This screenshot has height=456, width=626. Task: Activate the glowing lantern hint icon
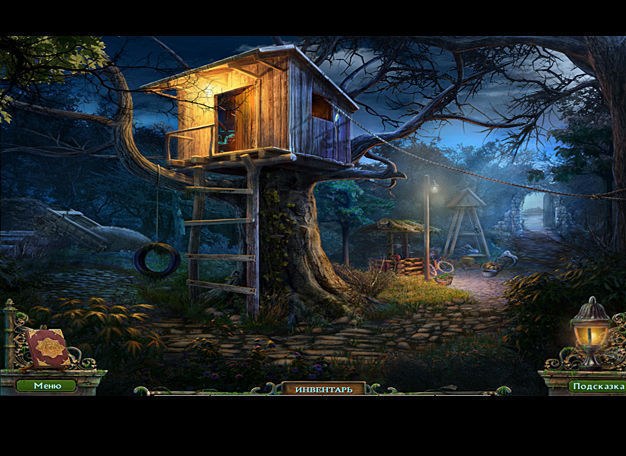tap(590, 330)
